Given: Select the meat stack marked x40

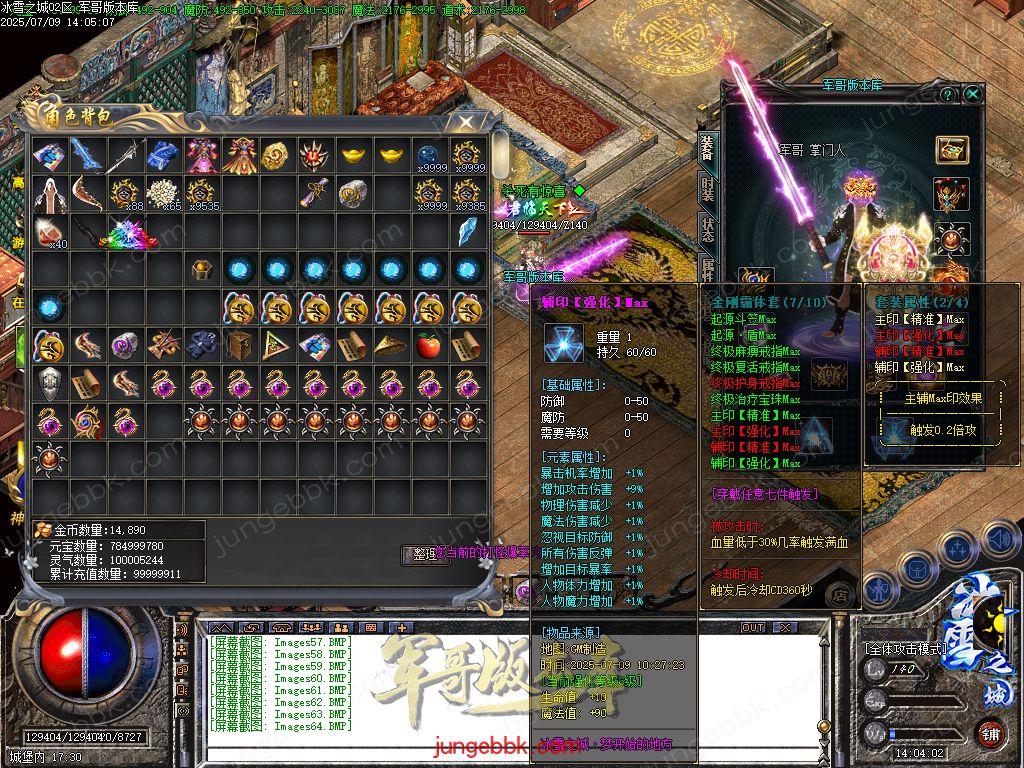Looking at the screenshot, I should (x=49, y=232).
